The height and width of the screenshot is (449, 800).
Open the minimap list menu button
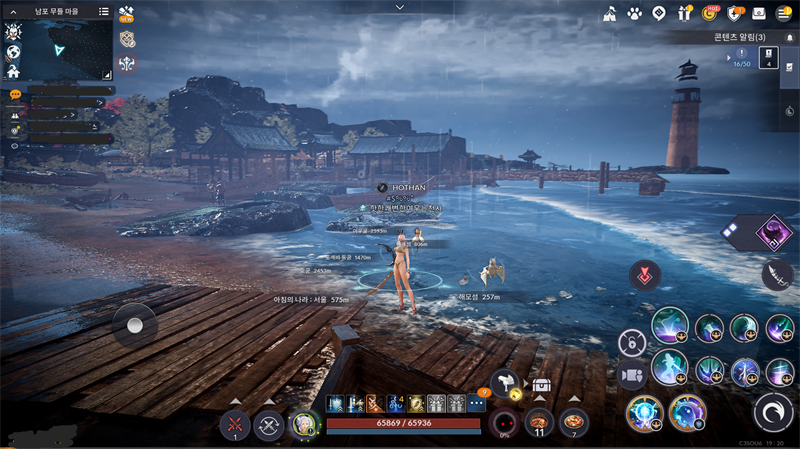coord(104,11)
